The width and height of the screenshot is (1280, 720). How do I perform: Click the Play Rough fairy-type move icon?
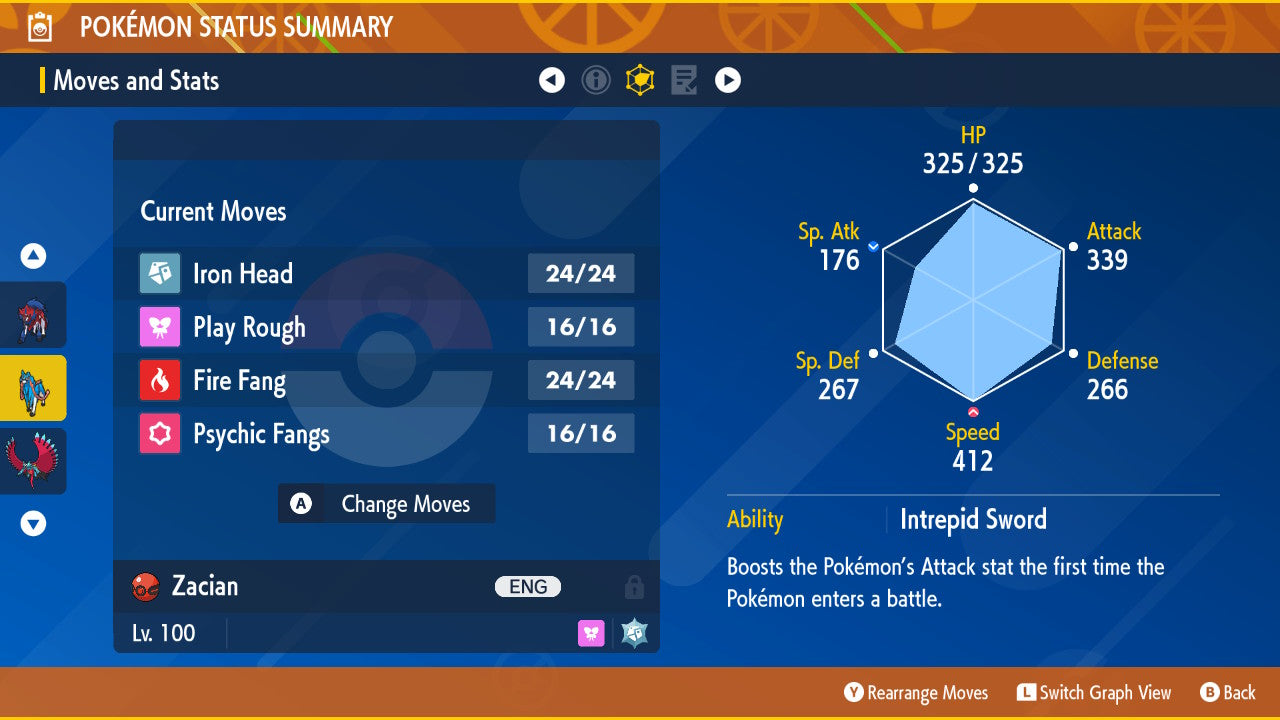tap(160, 327)
